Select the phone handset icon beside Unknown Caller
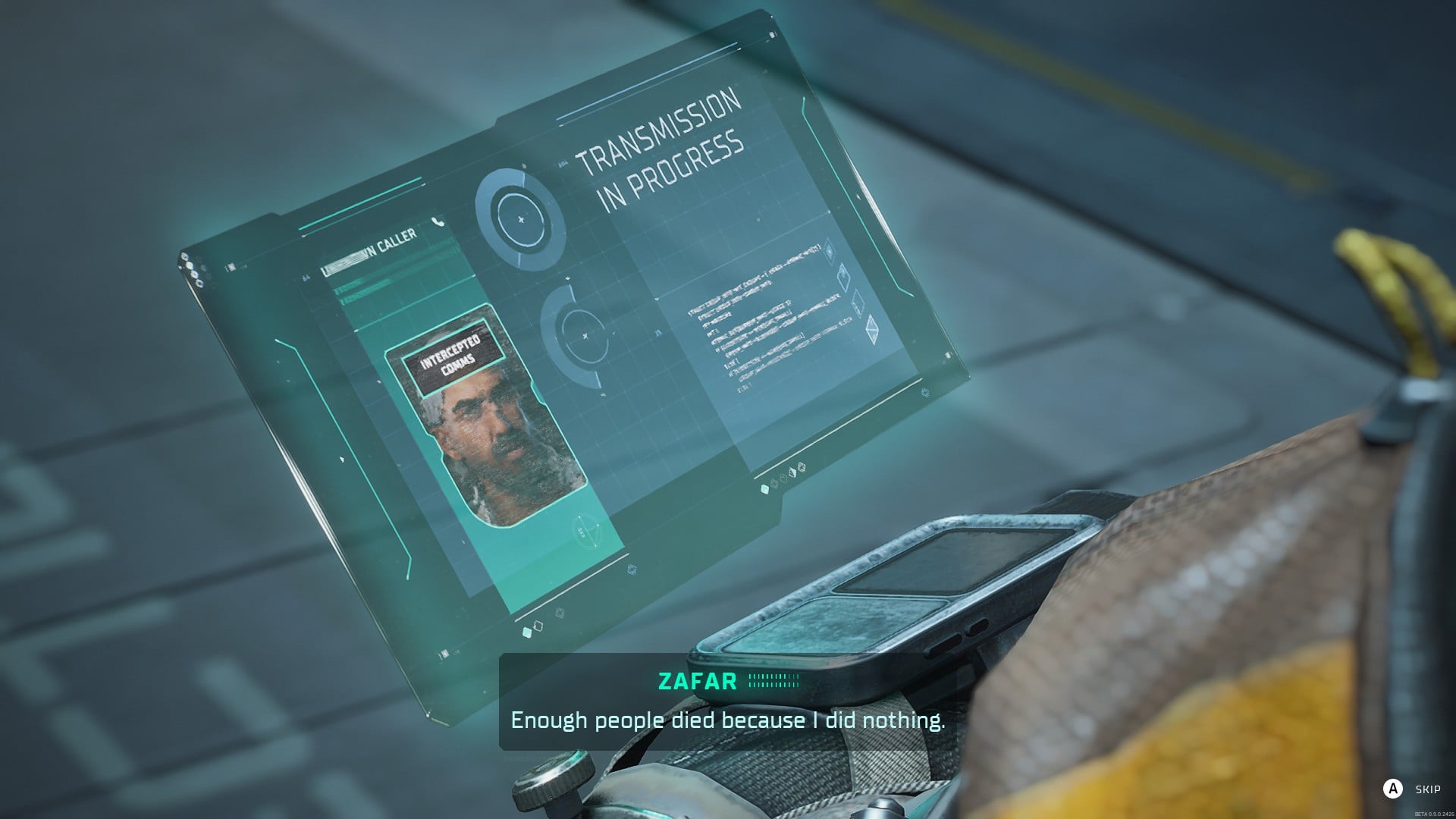Screen dimensions: 1456x819 (x=437, y=222)
